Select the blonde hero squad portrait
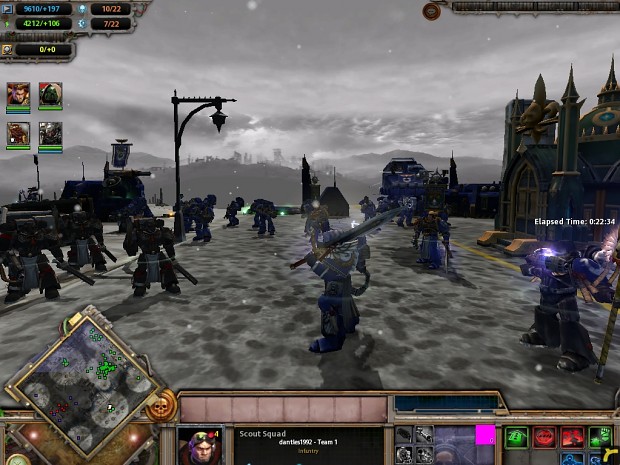 [x=18, y=95]
